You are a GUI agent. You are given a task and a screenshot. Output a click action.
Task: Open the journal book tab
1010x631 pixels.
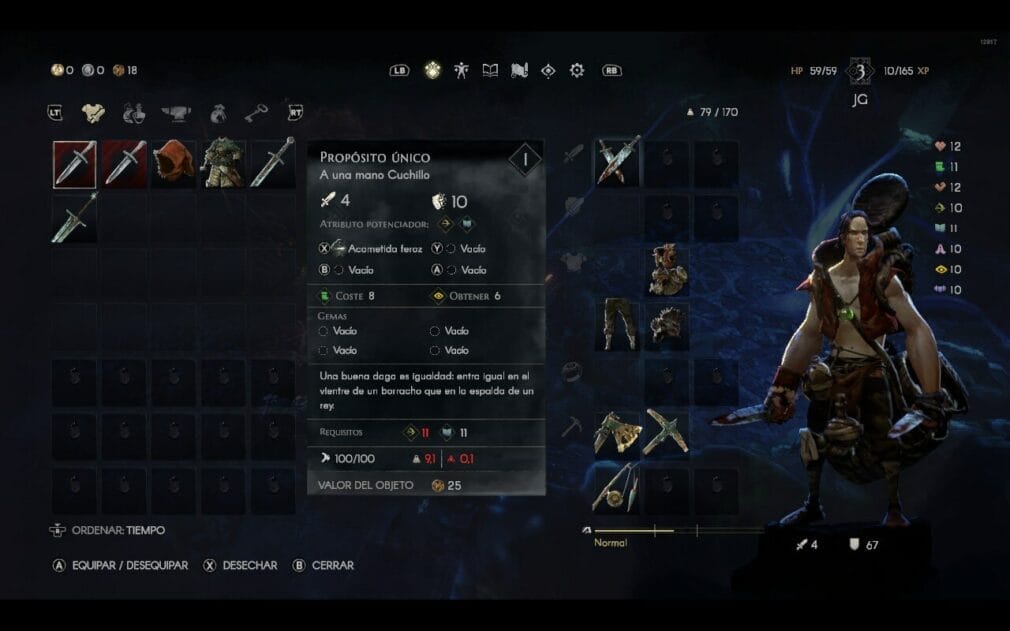tap(490, 70)
